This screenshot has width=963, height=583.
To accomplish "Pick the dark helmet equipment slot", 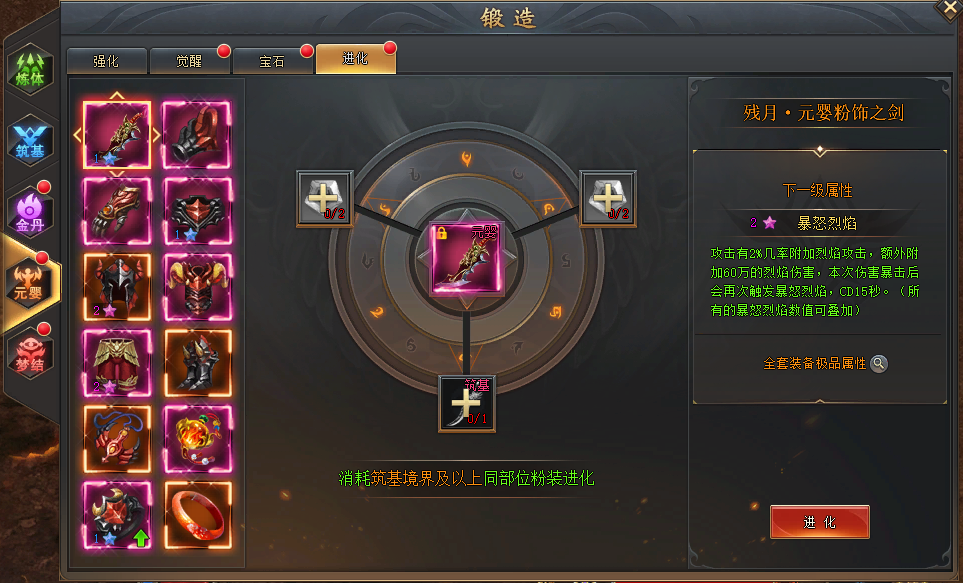I will (x=117, y=287).
